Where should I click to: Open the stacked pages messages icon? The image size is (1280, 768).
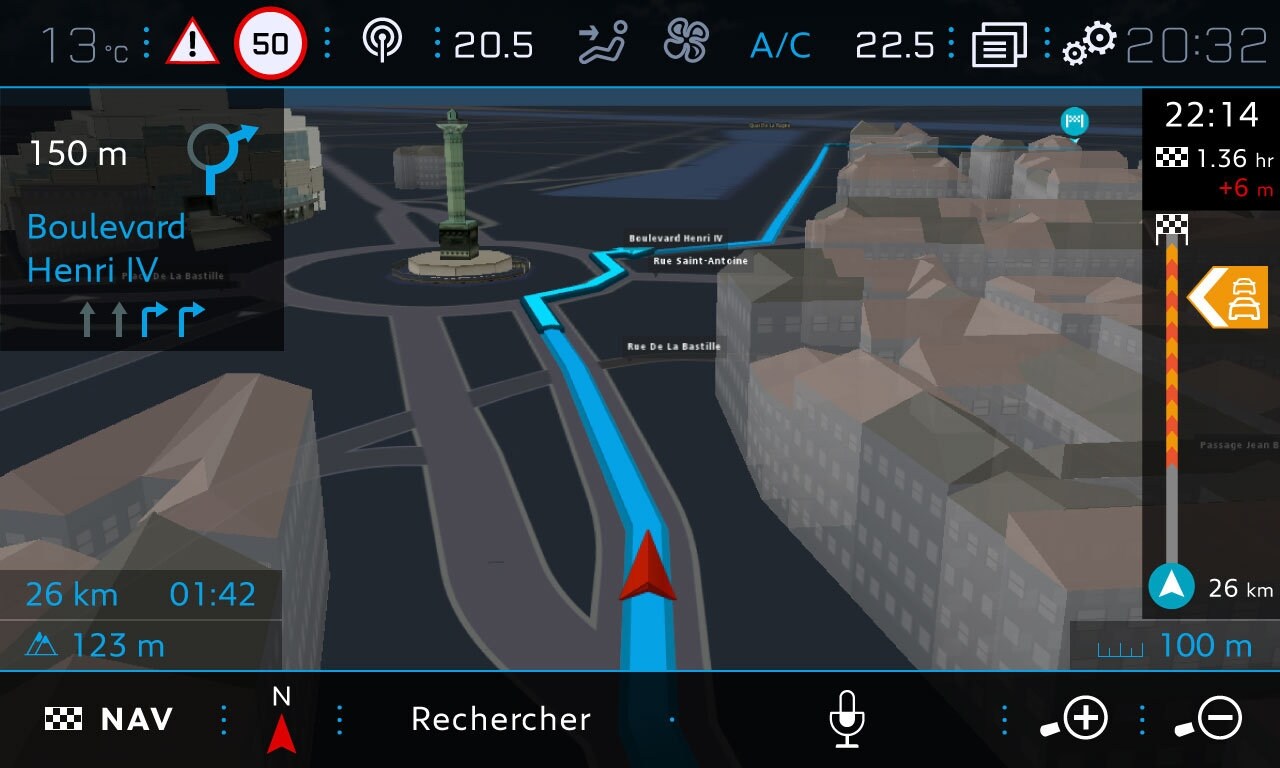tap(998, 45)
